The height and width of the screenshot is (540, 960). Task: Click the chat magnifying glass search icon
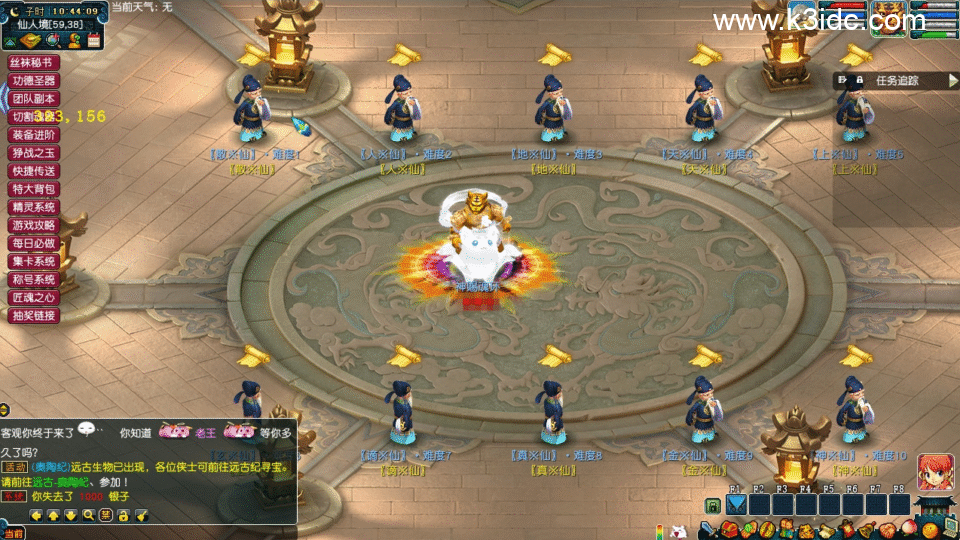88,515
